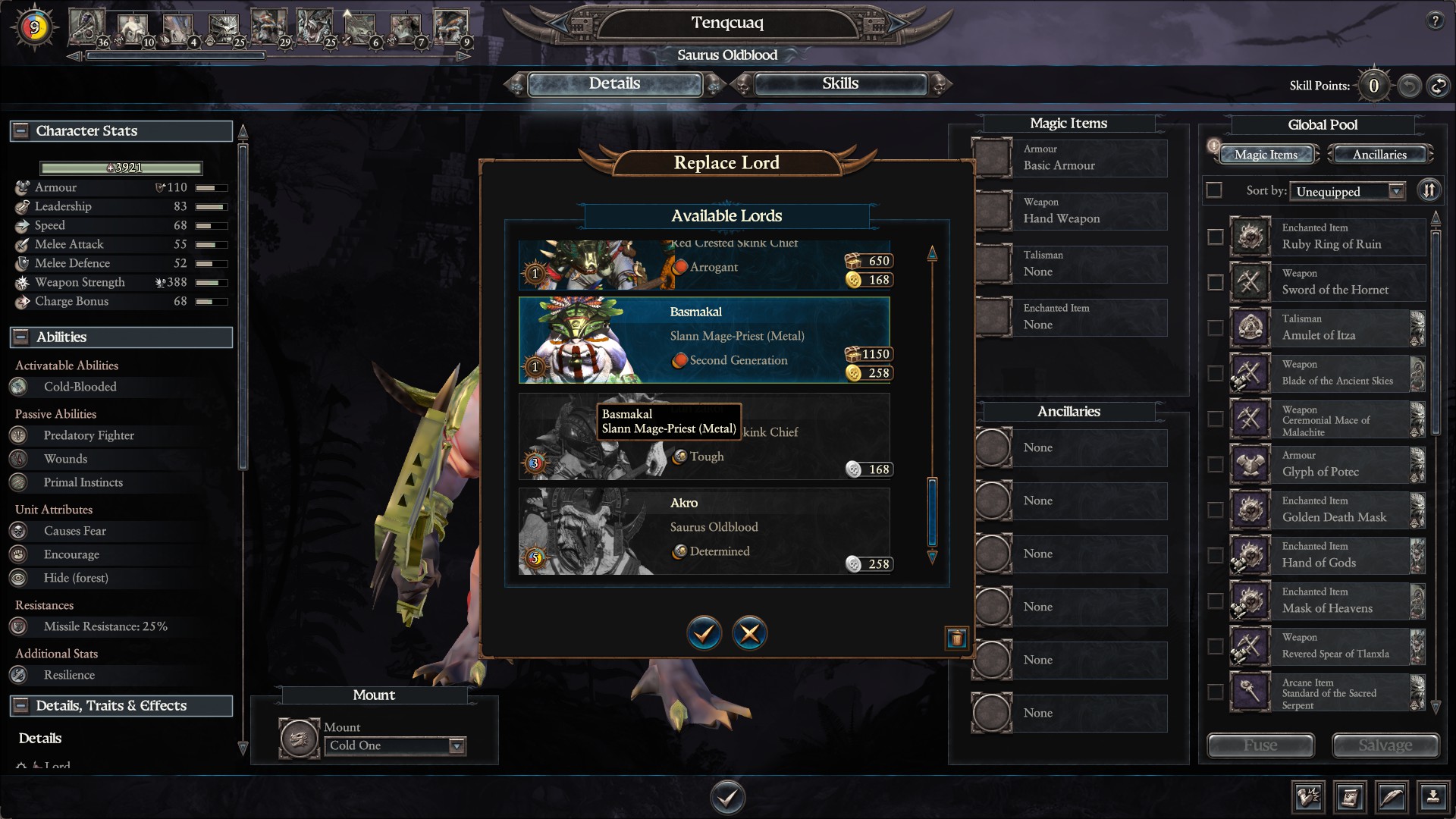Open the Ancillaries tab in Global Pool

(x=1379, y=154)
